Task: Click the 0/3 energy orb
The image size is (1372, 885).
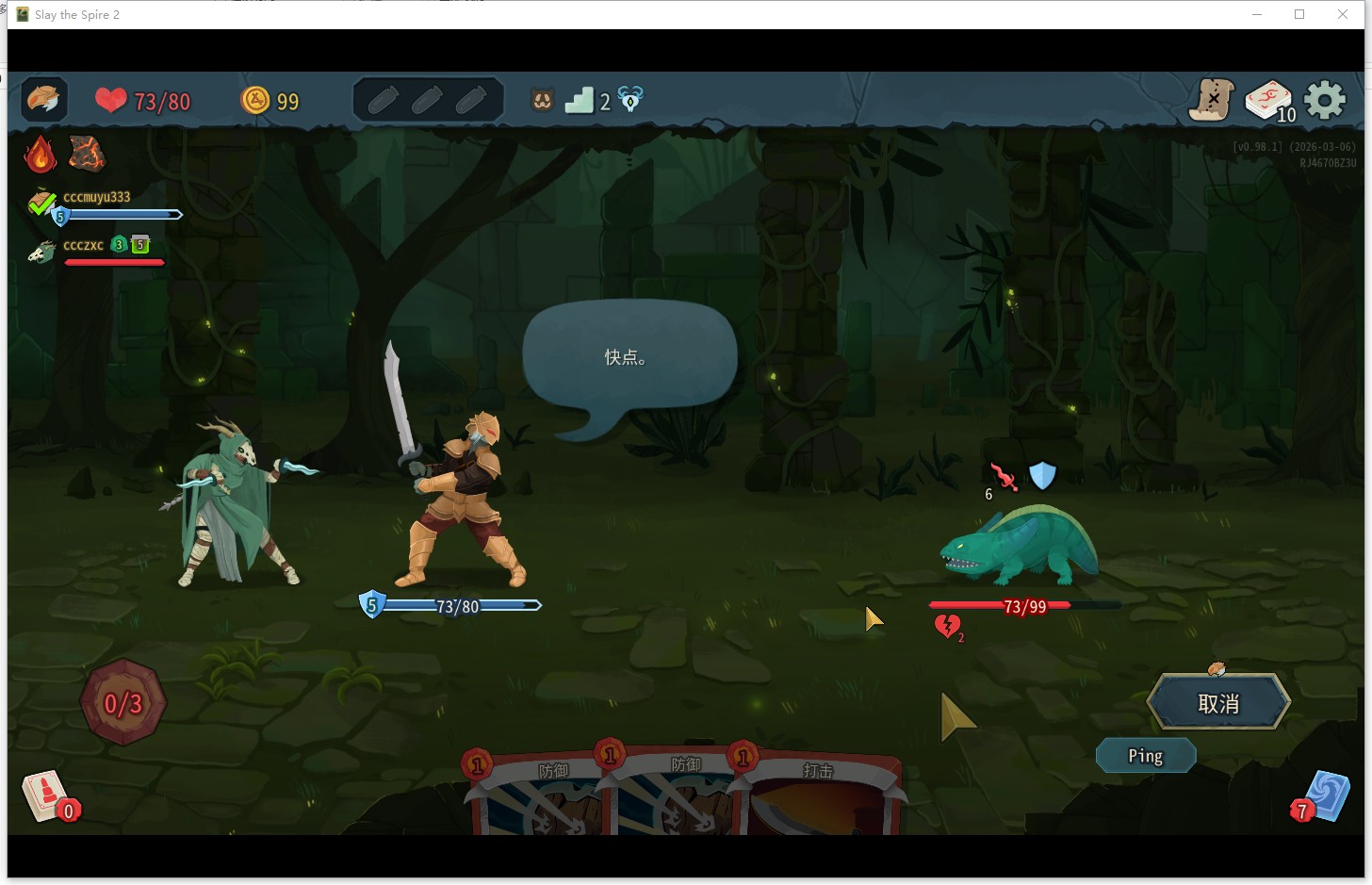Action: pos(123,703)
